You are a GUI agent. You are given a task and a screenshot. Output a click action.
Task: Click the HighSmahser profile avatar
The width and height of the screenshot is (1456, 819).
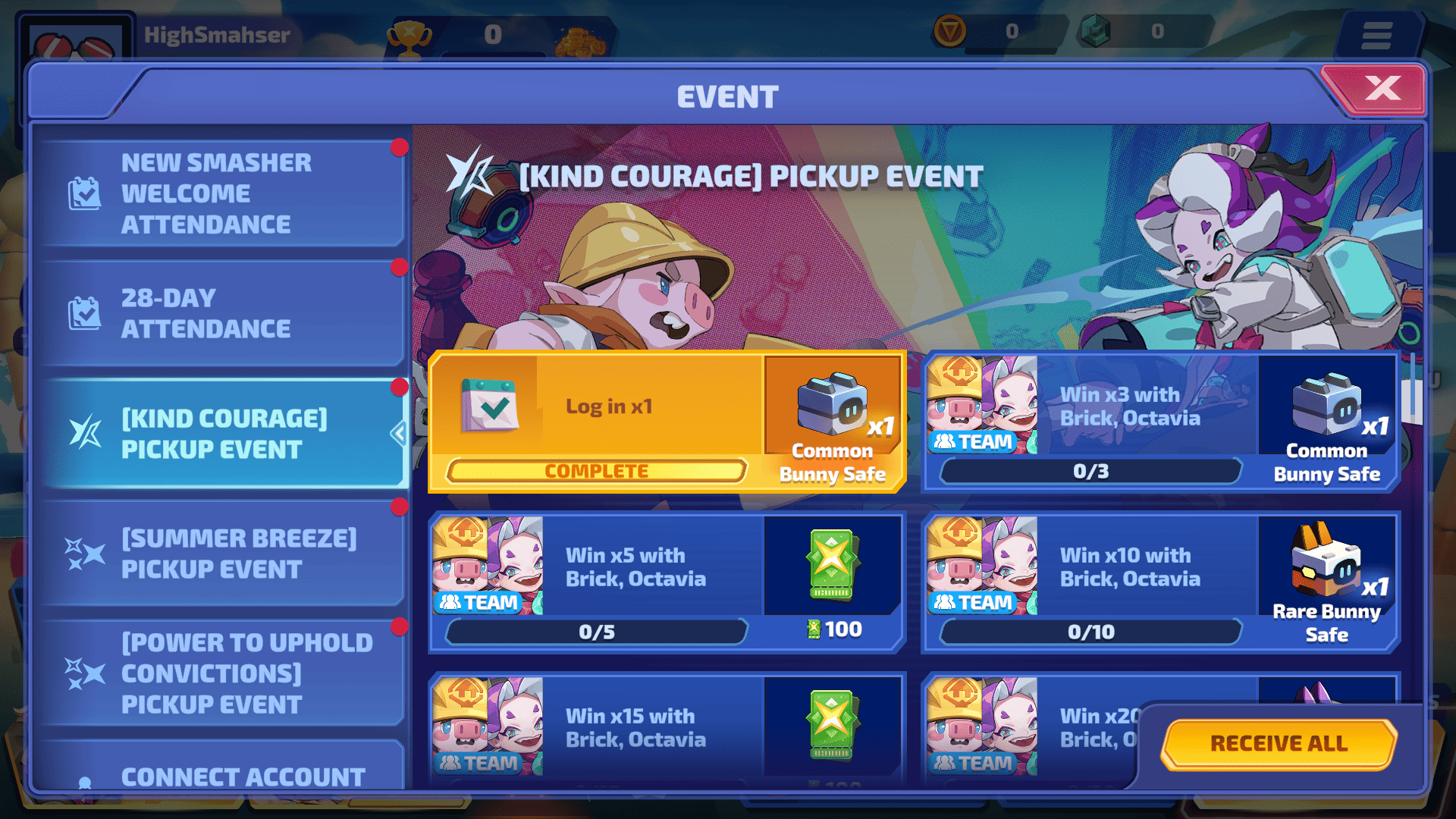tap(76, 42)
